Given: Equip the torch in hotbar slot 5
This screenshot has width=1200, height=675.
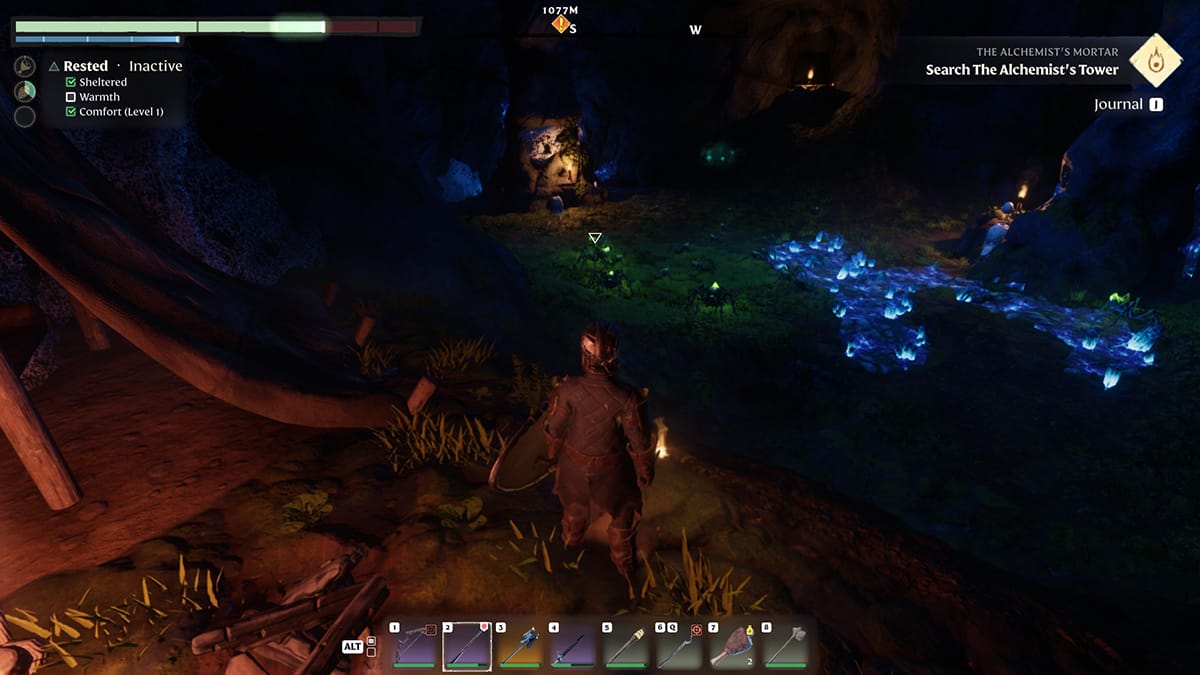Looking at the screenshot, I should pyautogui.click(x=625, y=646).
